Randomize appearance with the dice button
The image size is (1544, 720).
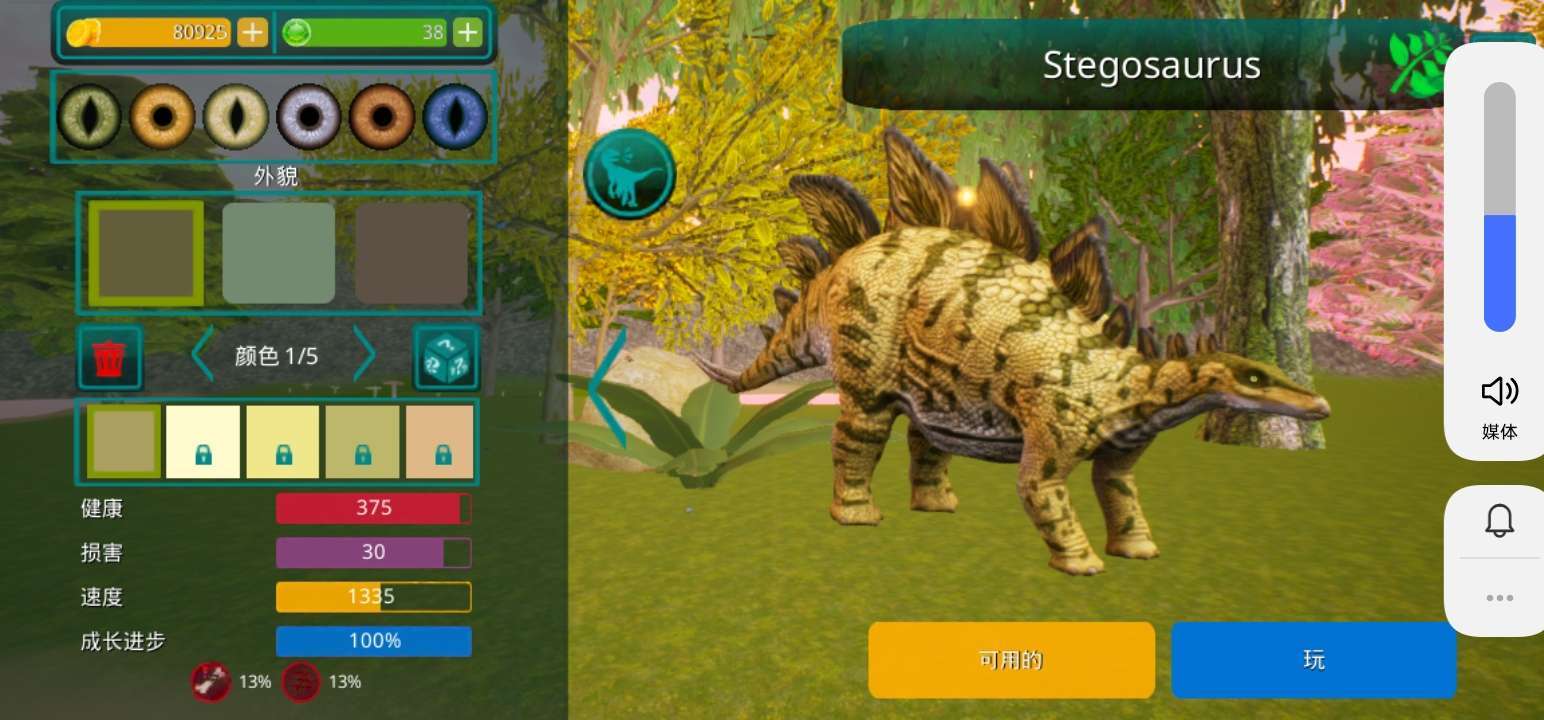pyautogui.click(x=446, y=357)
